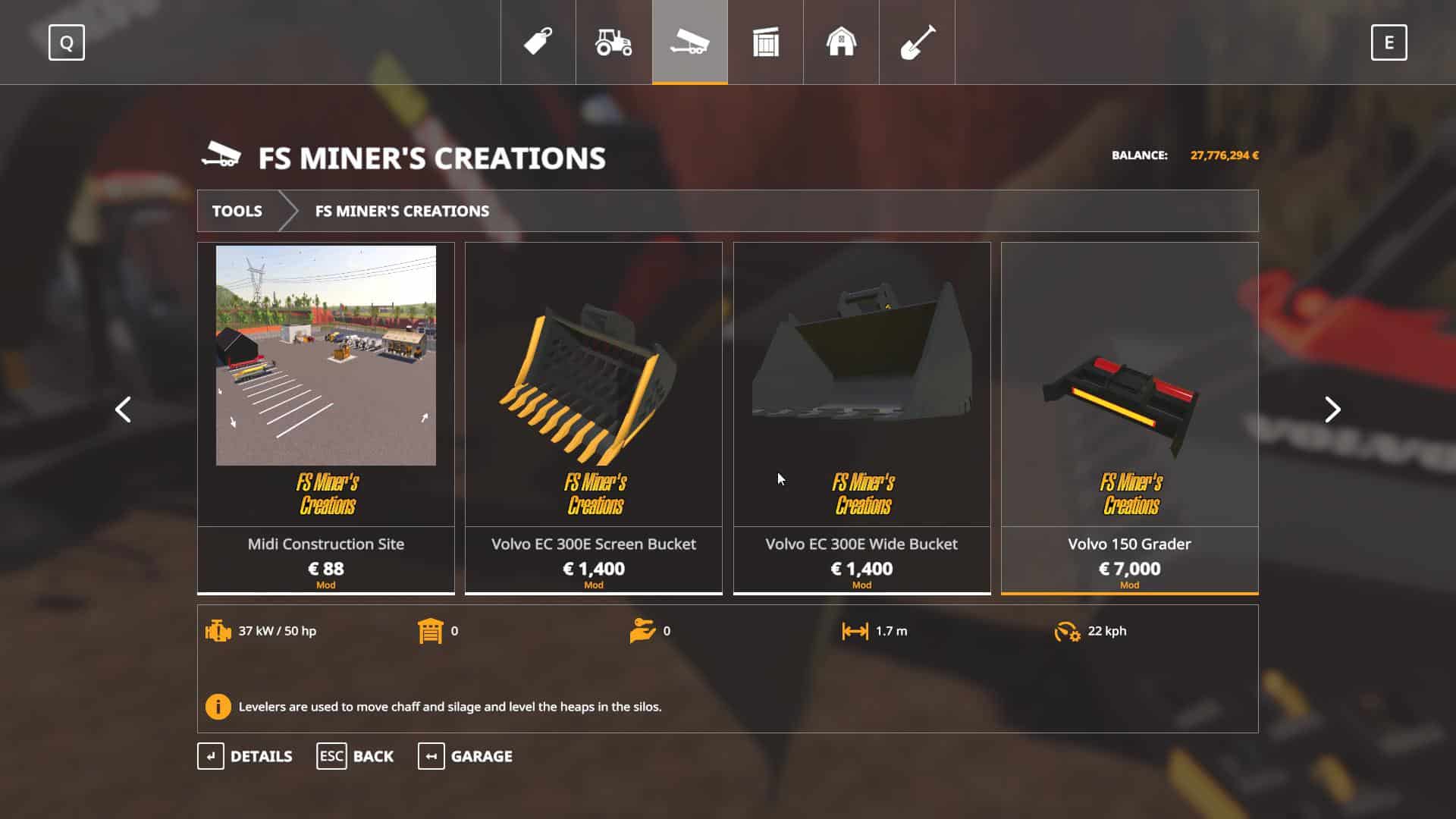Show previous items with left arrow
The width and height of the screenshot is (1456, 819).
(x=123, y=409)
